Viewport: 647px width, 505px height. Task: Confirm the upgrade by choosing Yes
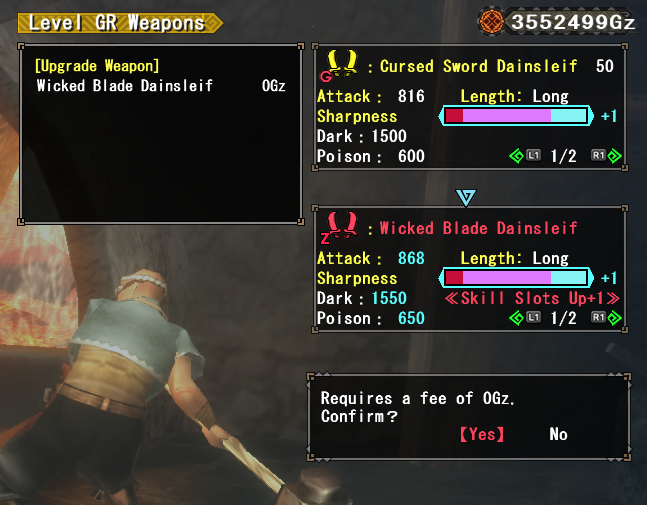coord(481,434)
